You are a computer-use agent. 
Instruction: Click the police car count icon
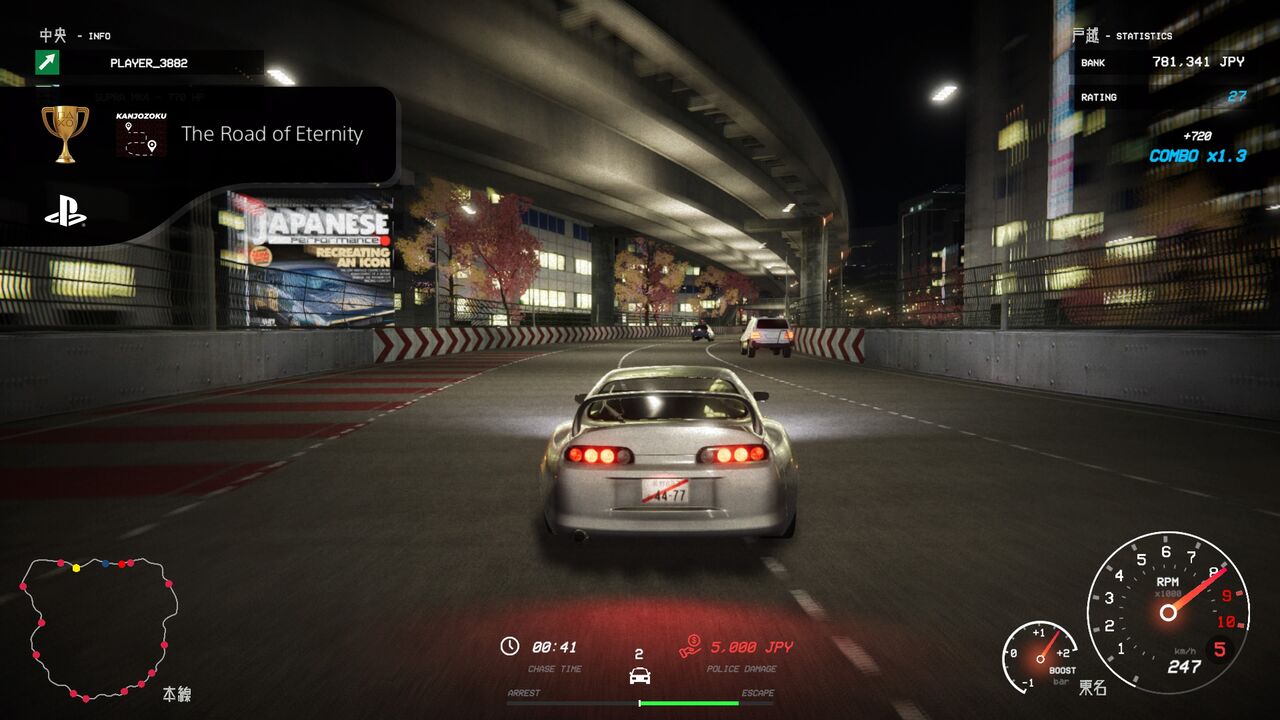click(x=639, y=675)
